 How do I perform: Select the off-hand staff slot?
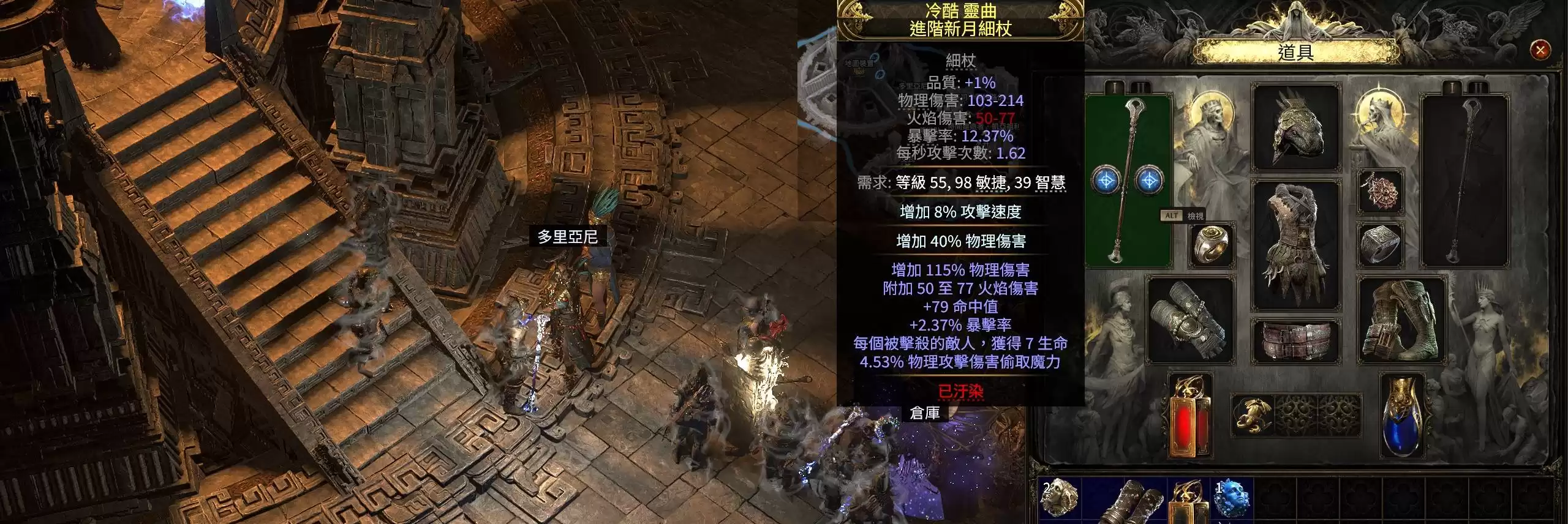point(1464,181)
